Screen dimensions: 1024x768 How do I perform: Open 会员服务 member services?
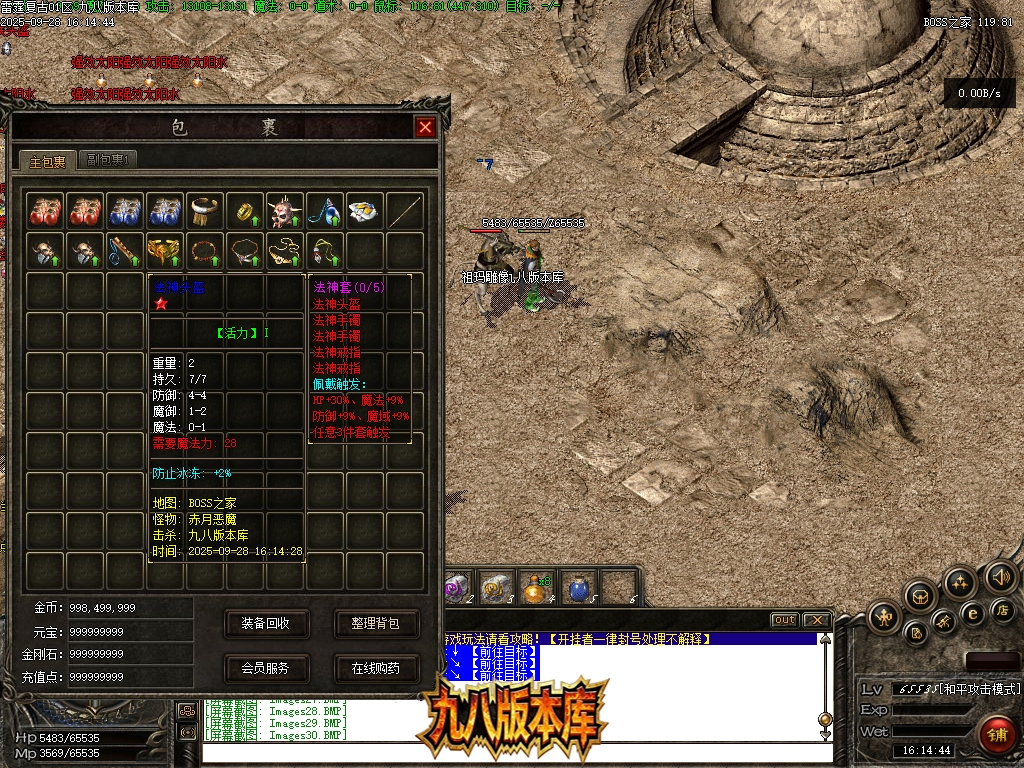265,668
